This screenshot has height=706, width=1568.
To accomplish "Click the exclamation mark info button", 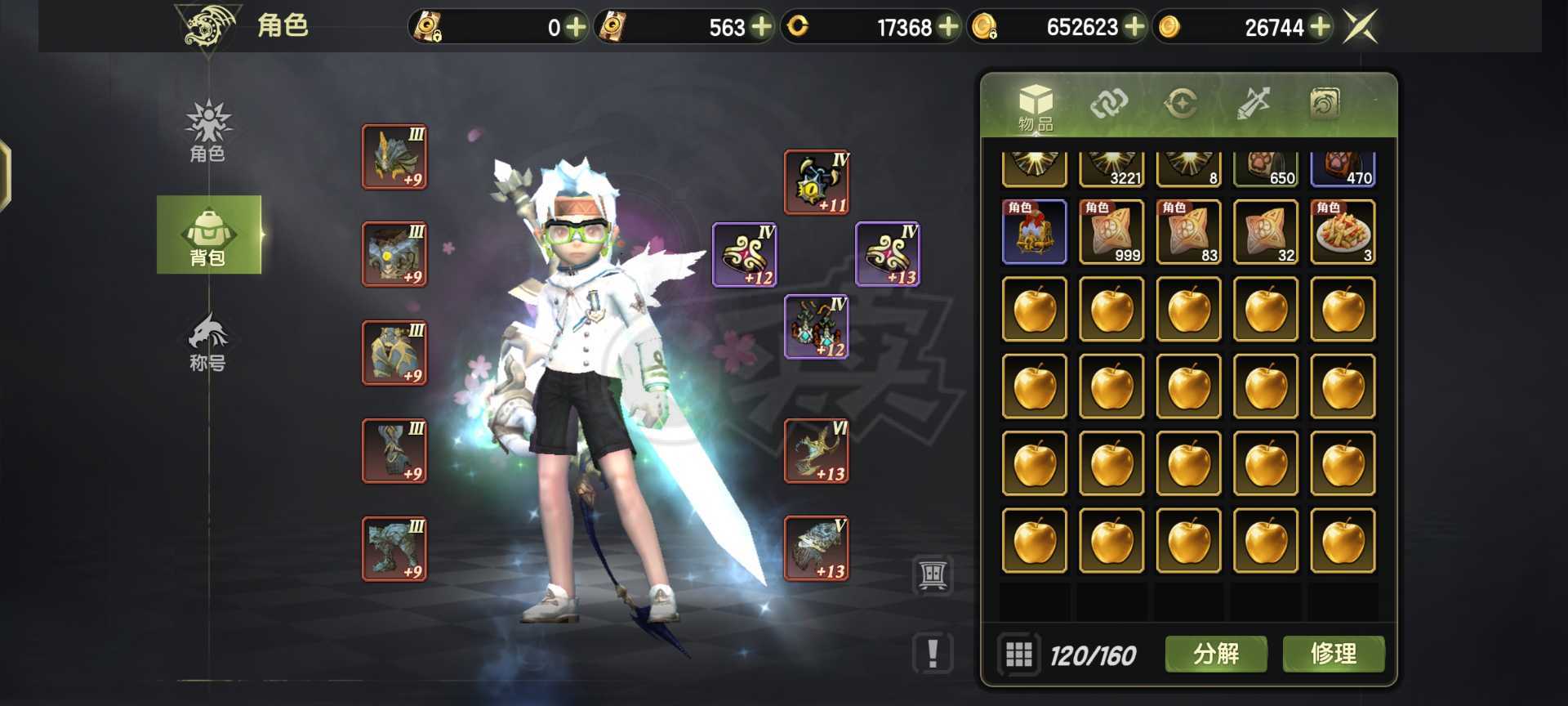I will pos(933,654).
